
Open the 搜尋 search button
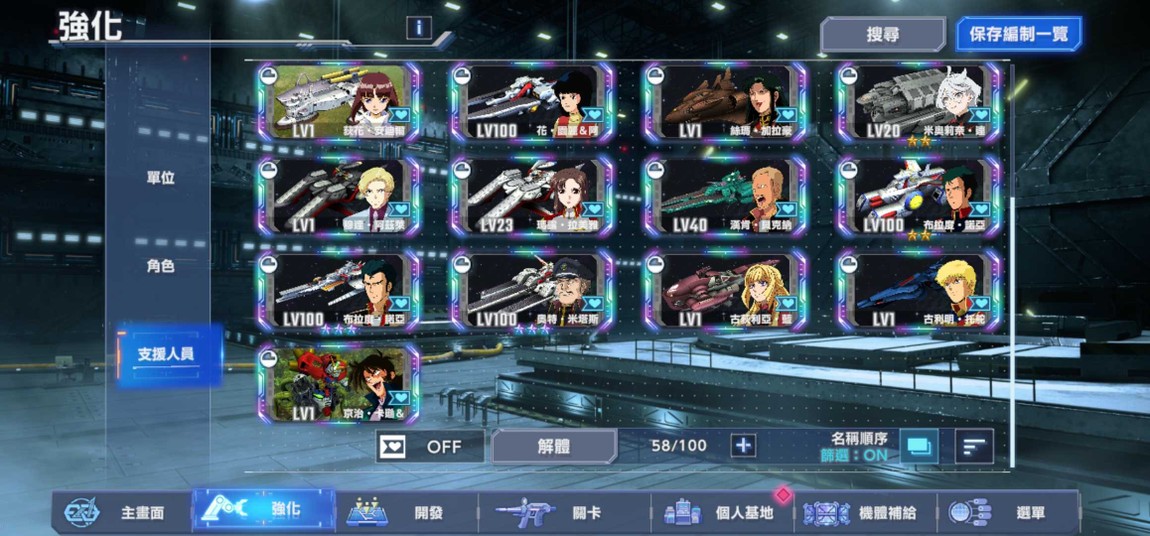[882, 34]
